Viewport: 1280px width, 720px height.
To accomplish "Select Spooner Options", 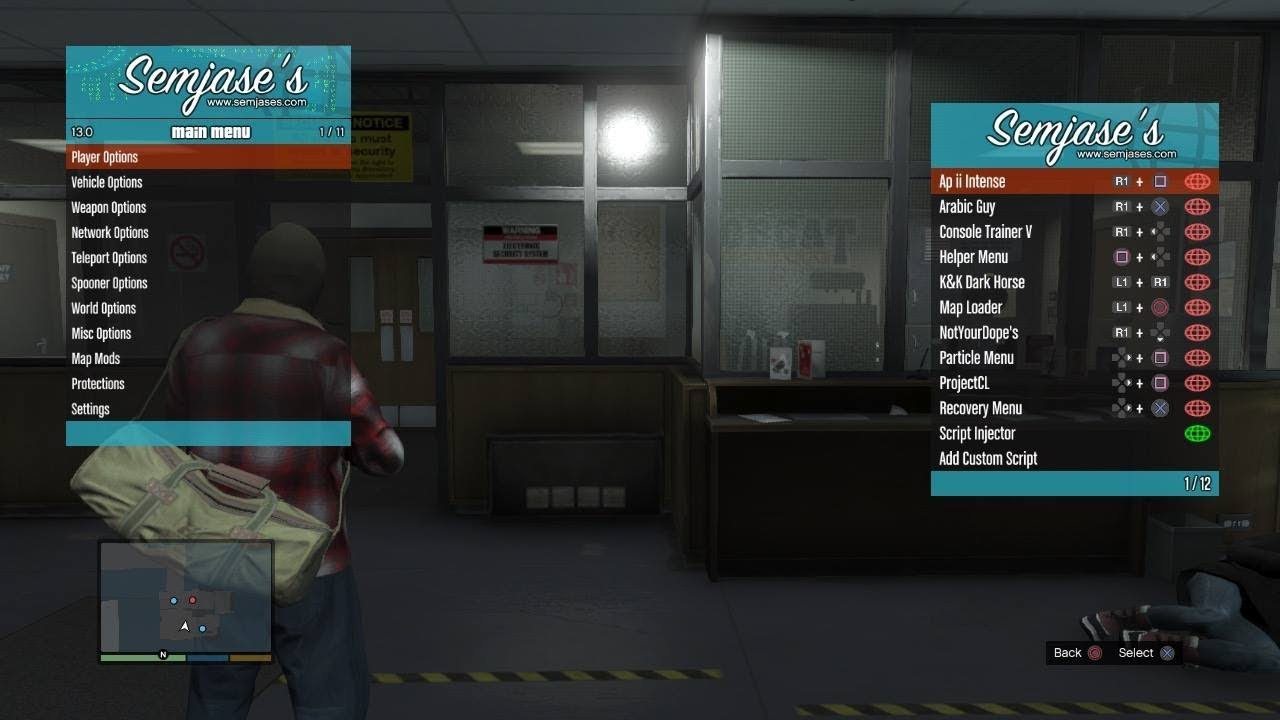I will (109, 283).
